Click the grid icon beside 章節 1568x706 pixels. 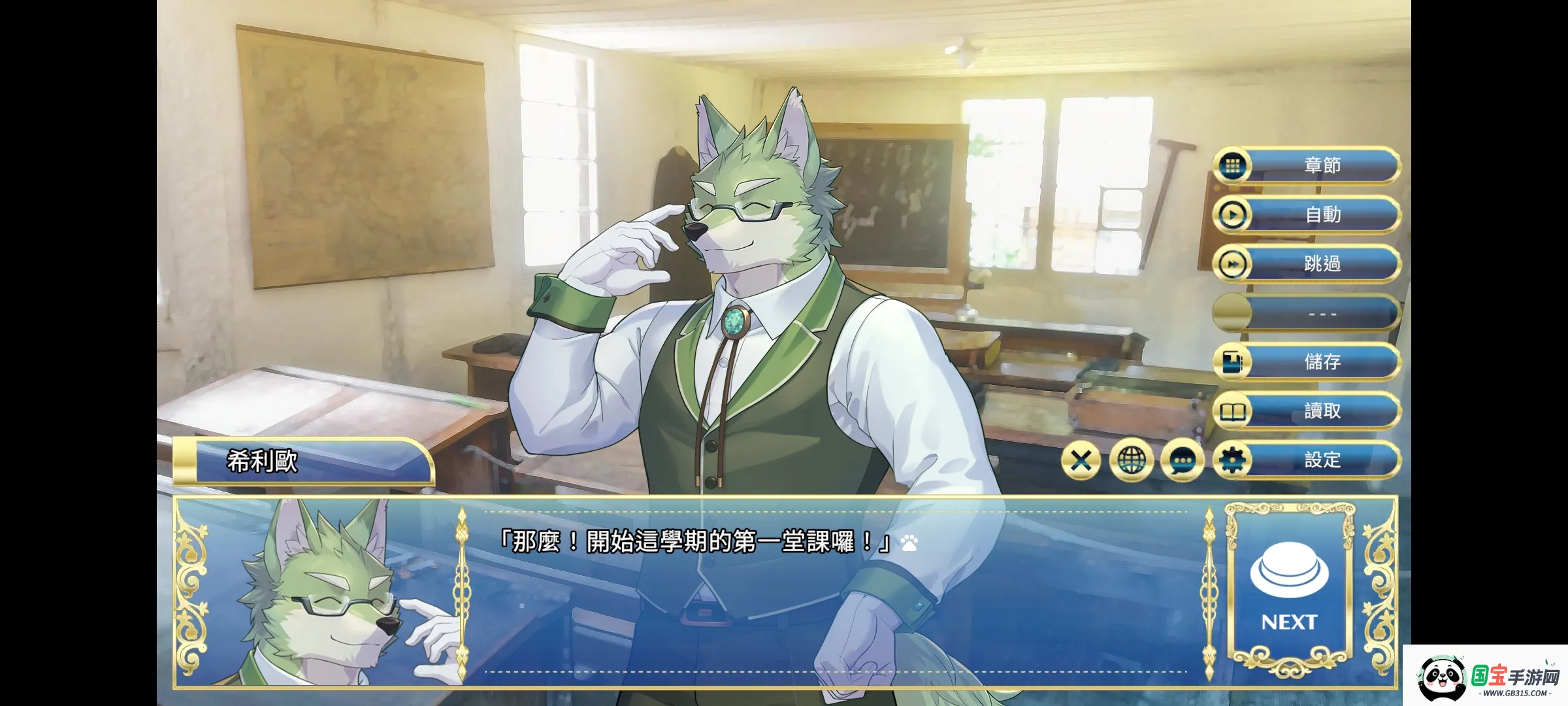tap(1232, 166)
